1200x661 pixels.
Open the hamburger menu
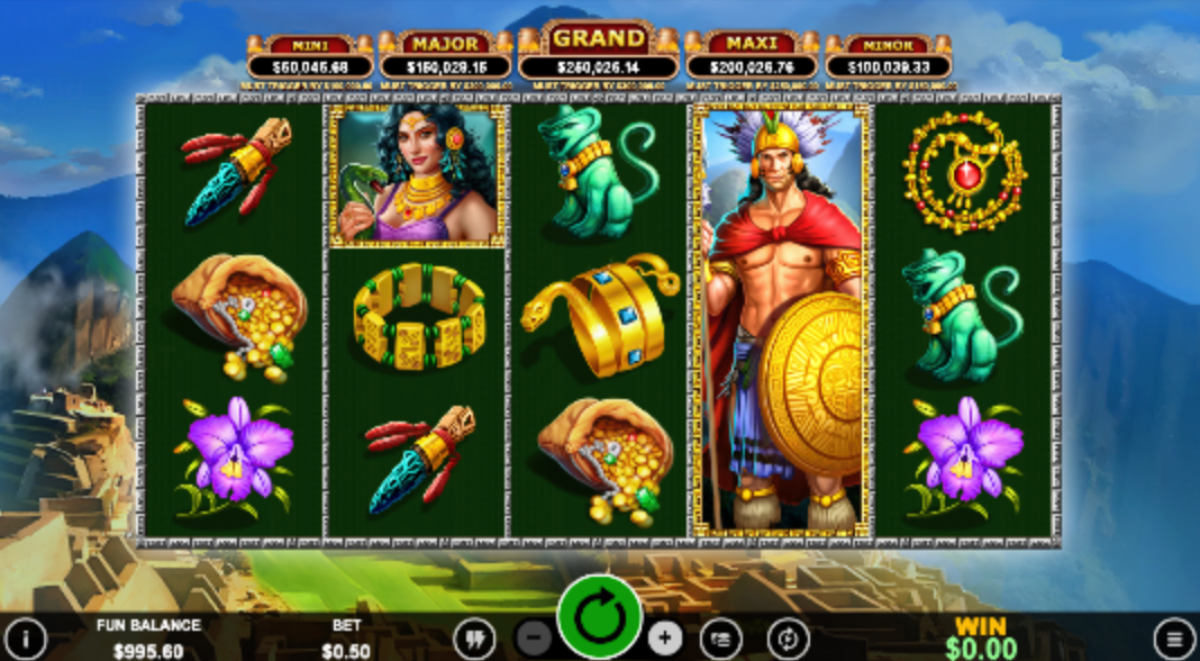click(x=1174, y=638)
